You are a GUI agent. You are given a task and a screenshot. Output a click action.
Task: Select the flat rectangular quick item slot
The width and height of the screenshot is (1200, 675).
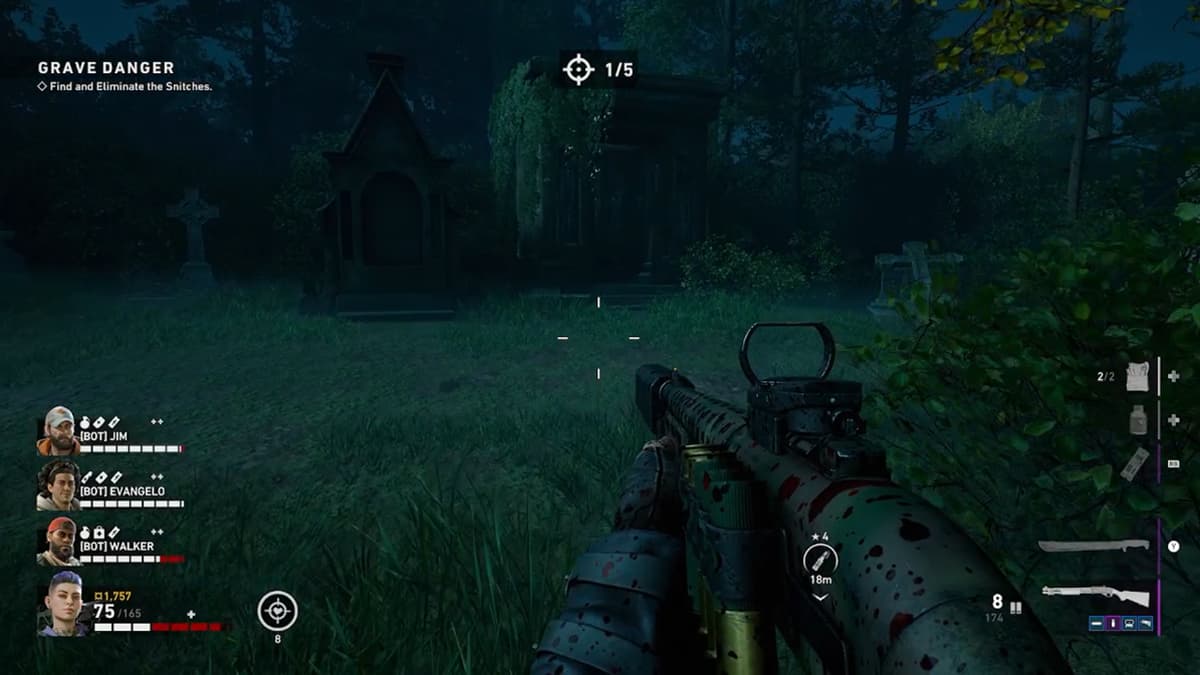coord(1134,464)
